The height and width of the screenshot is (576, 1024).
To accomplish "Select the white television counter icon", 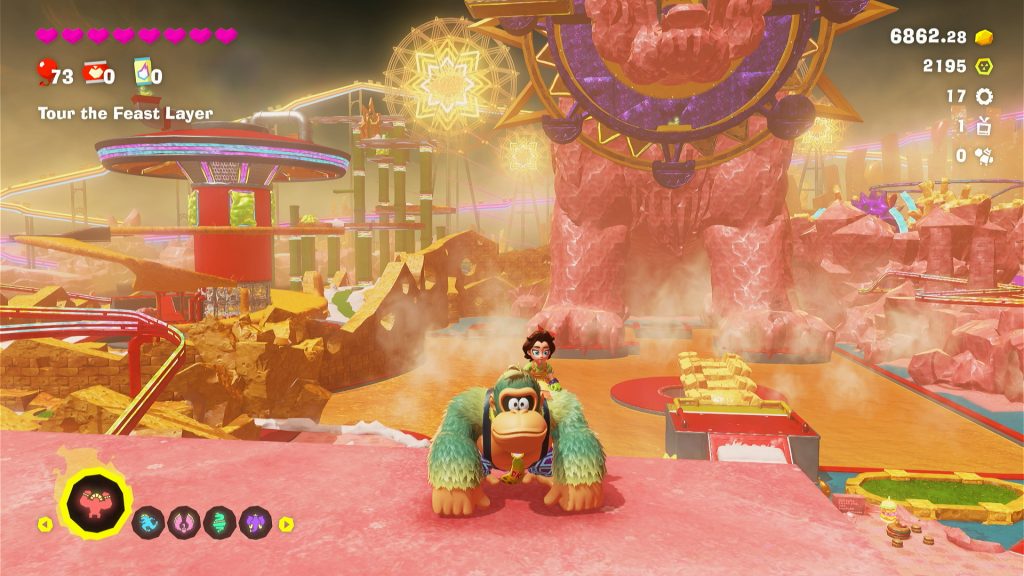I will click(984, 125).
